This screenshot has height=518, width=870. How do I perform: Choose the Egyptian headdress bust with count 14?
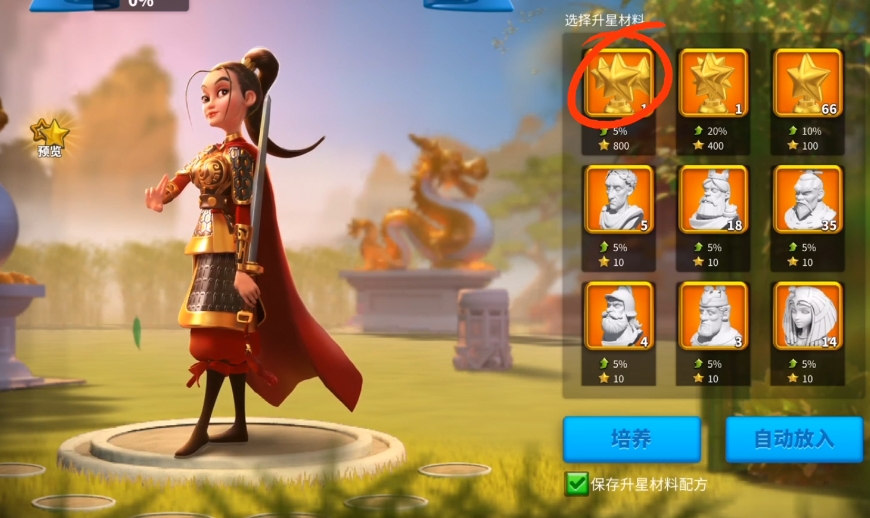(807, 315)
